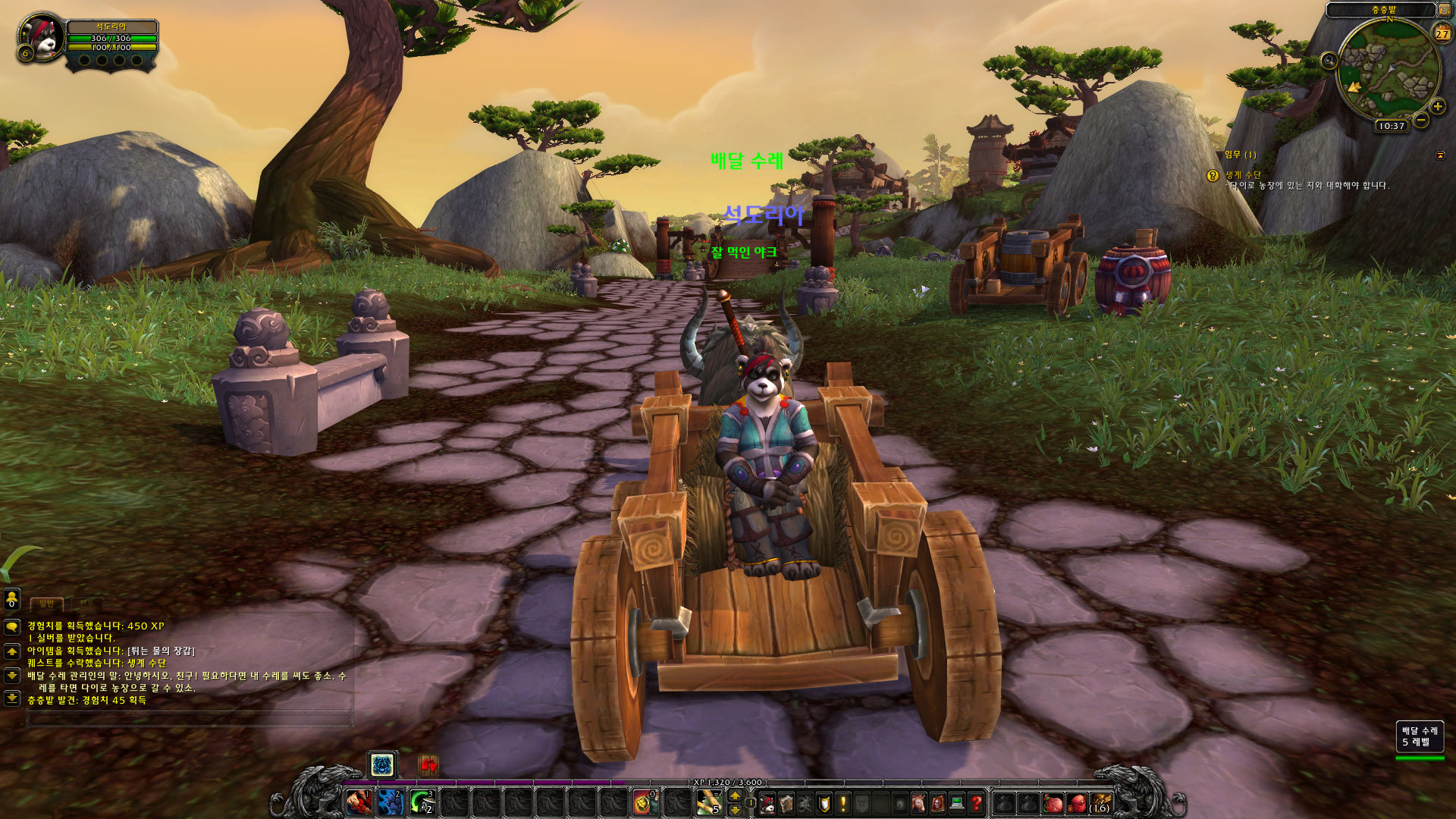Click the chat text input box
1456x819 pixels.
coord(190,718)
